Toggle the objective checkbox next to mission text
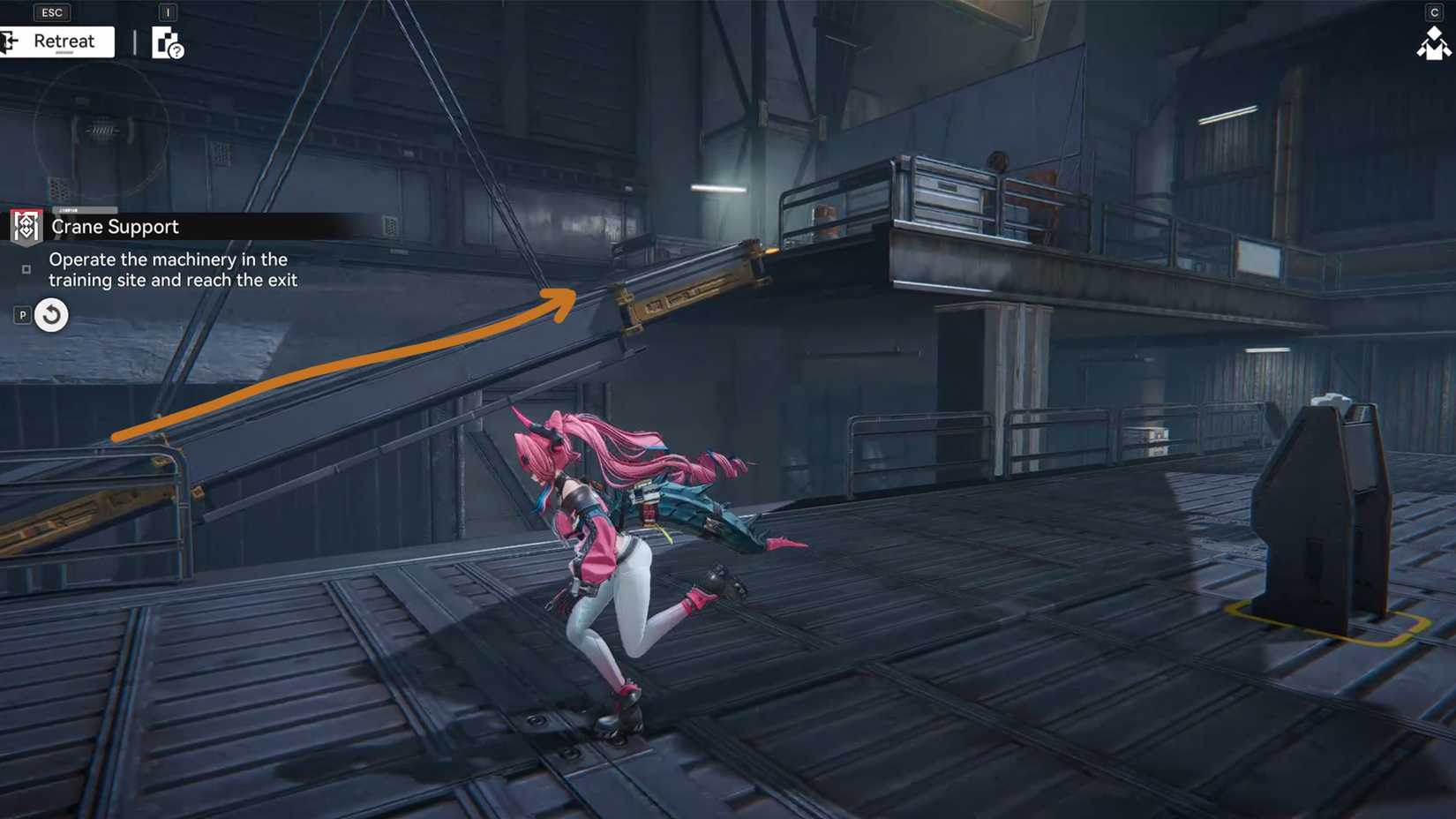The image size is (1456, 819). tap(27, 268)
